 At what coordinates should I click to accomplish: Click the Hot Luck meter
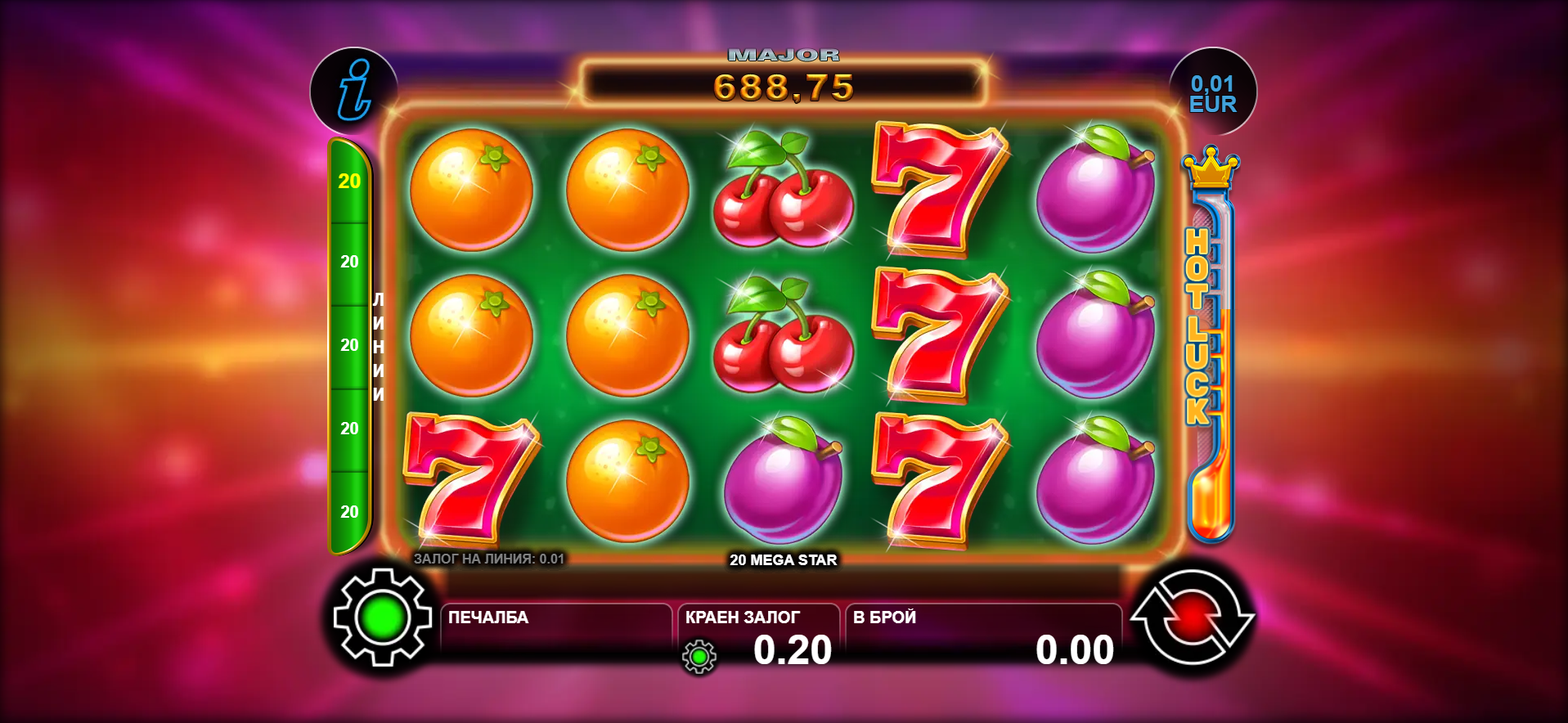click(x=1209, y=344)
